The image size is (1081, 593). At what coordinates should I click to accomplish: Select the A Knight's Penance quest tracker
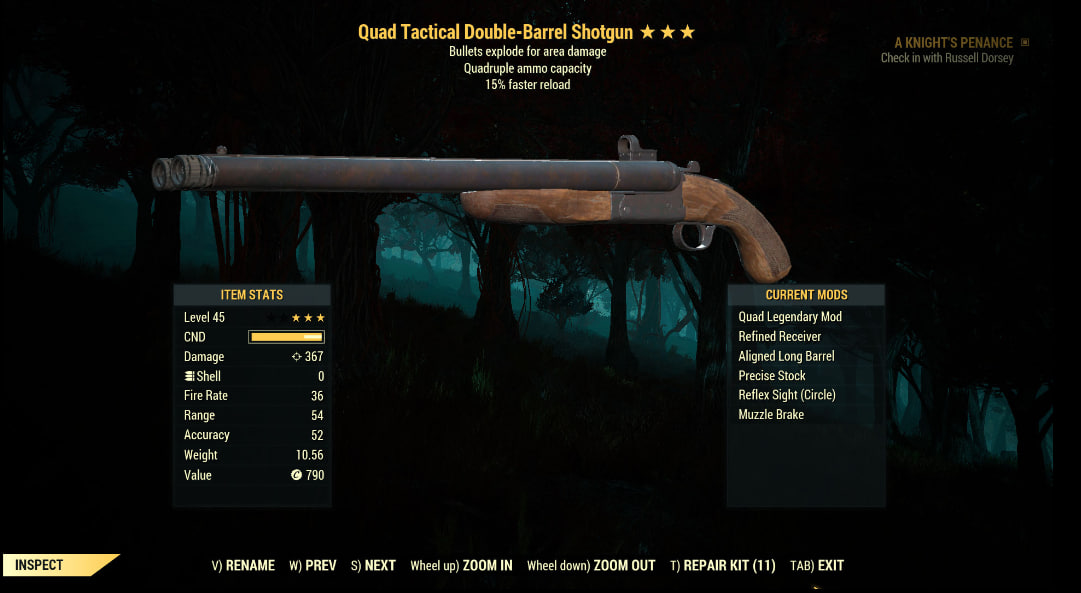[x=953, y=43]
